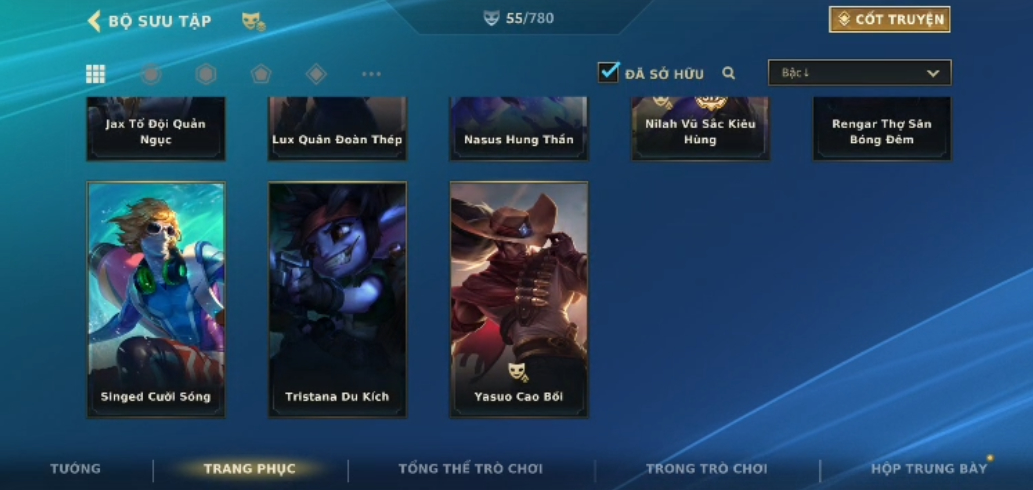
Task: Switch to the Tổng Thể Trò Chơi tab
Action: [470, 468]
